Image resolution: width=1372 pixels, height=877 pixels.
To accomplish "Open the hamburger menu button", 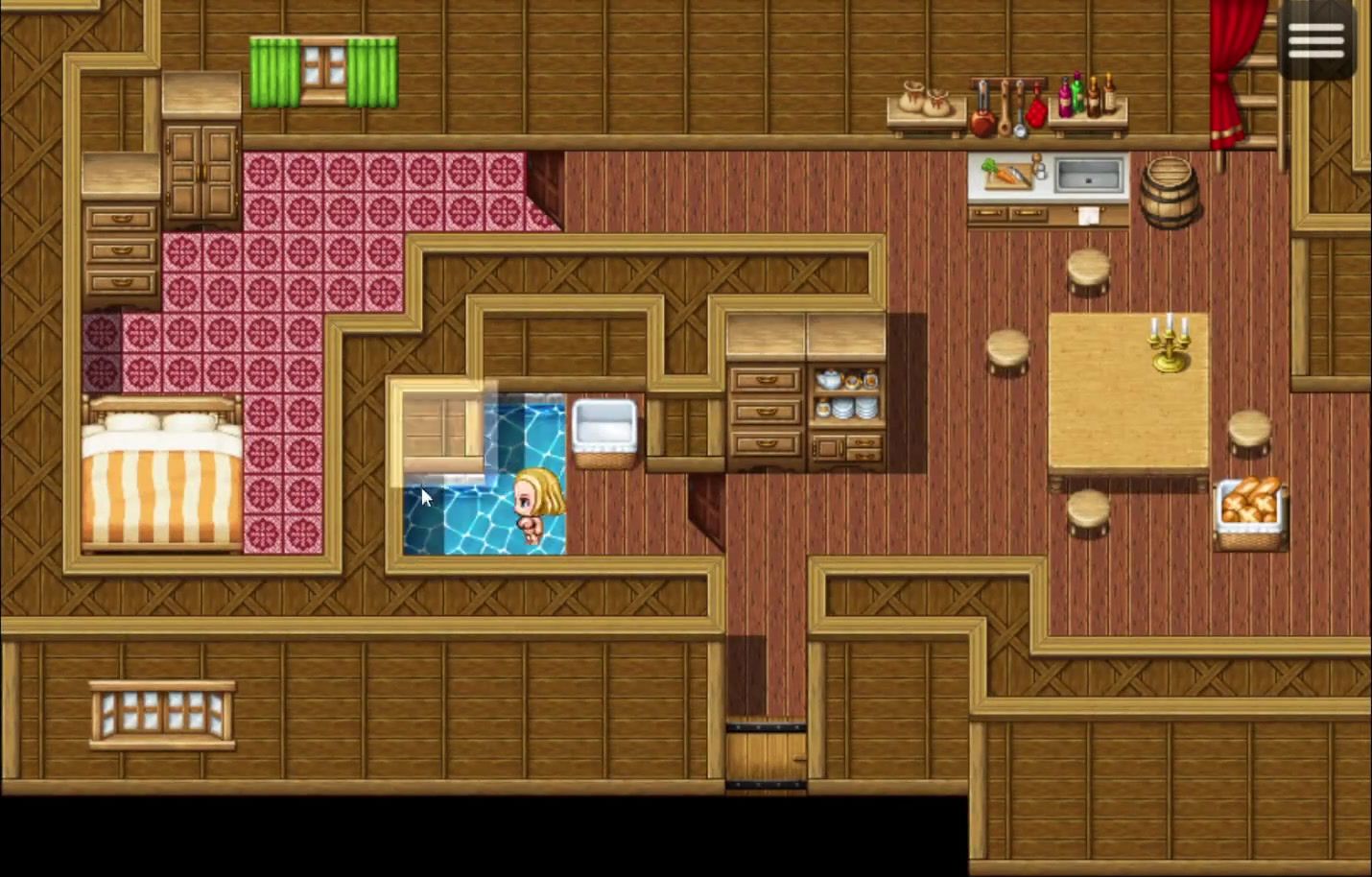I will pos(1315,39).
